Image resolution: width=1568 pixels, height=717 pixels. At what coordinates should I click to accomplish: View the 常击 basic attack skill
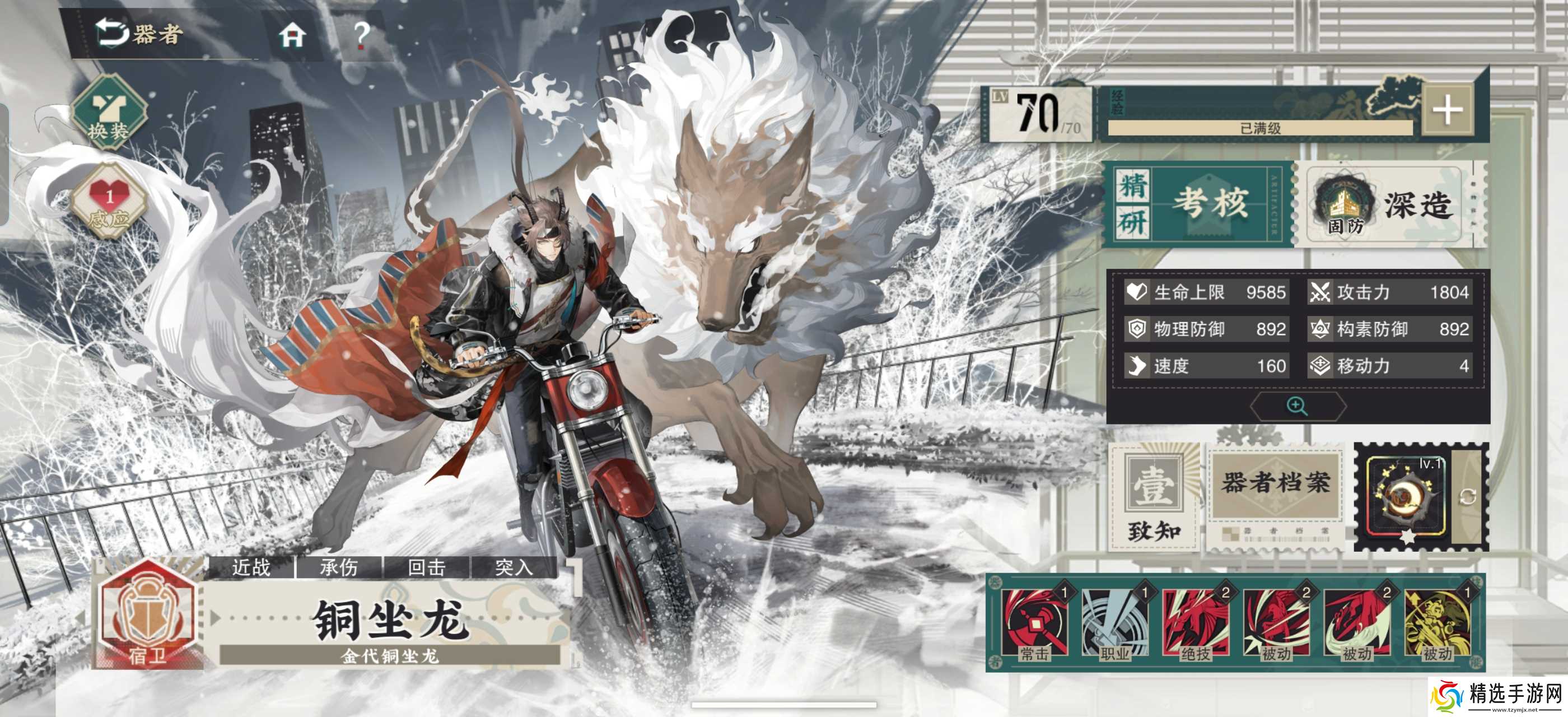(1035, 623)
